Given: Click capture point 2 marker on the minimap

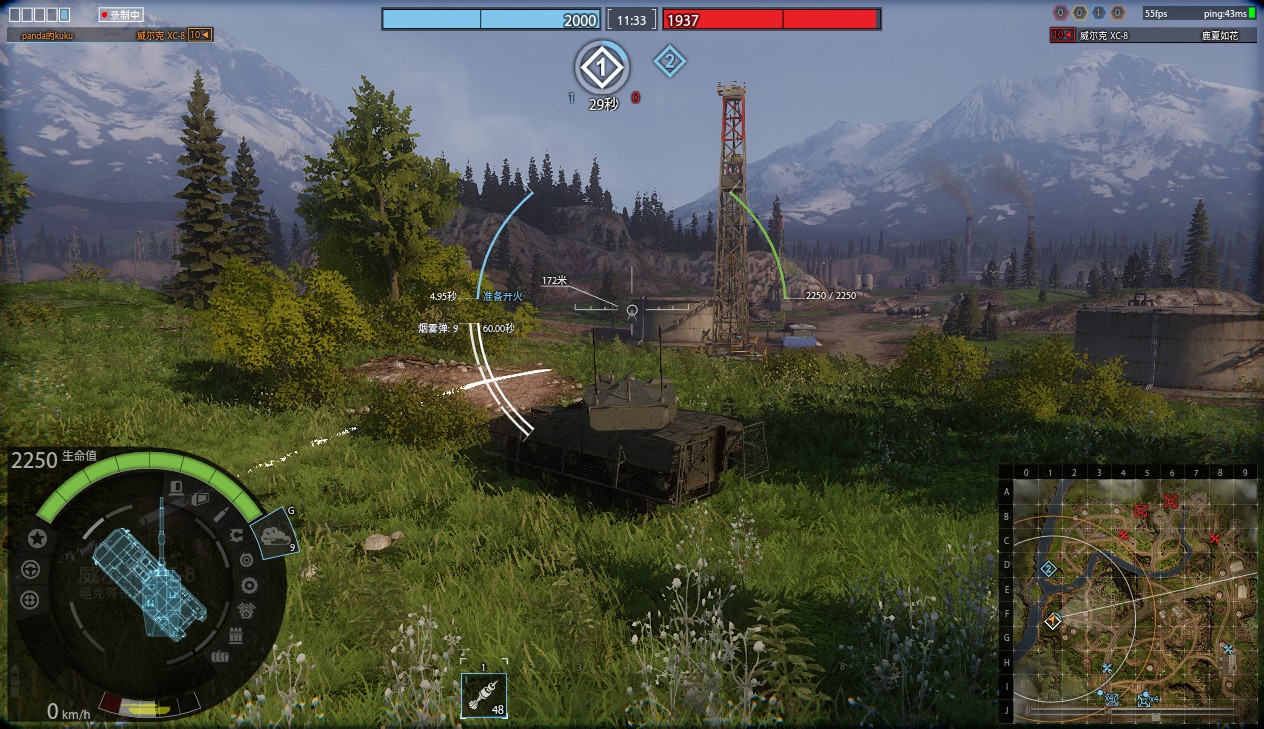Looking at the screenshot, I should (x=1048, y=569).
